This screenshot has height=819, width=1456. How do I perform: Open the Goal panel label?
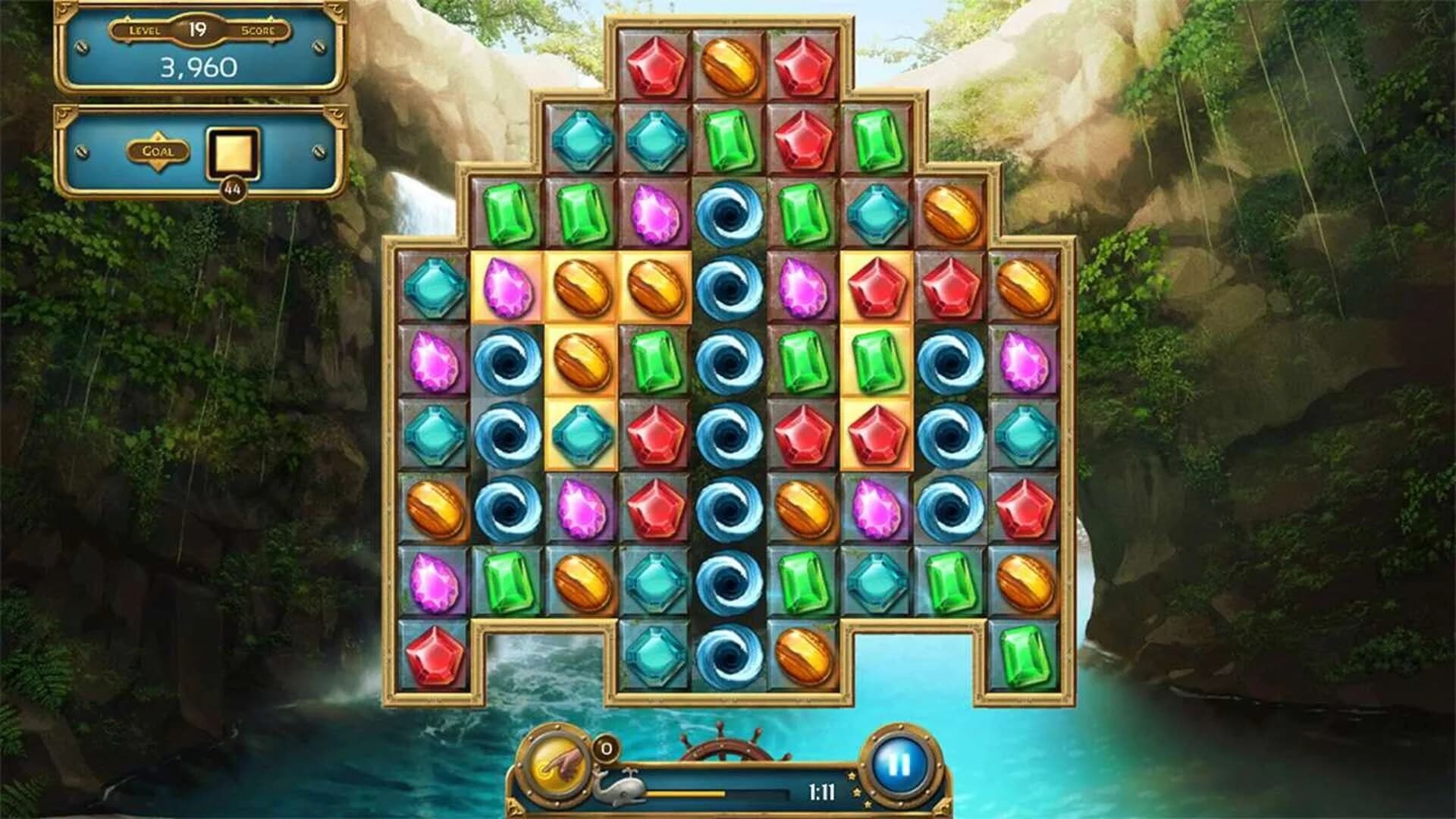coord(157,149)
